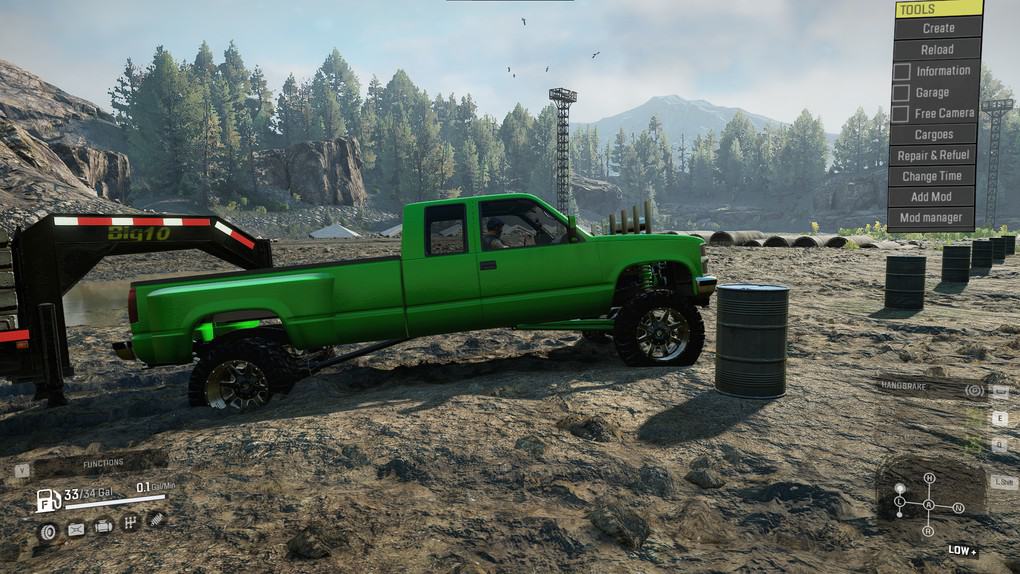
Task: Click the suspension spring icon
Action: coord(155,519)
